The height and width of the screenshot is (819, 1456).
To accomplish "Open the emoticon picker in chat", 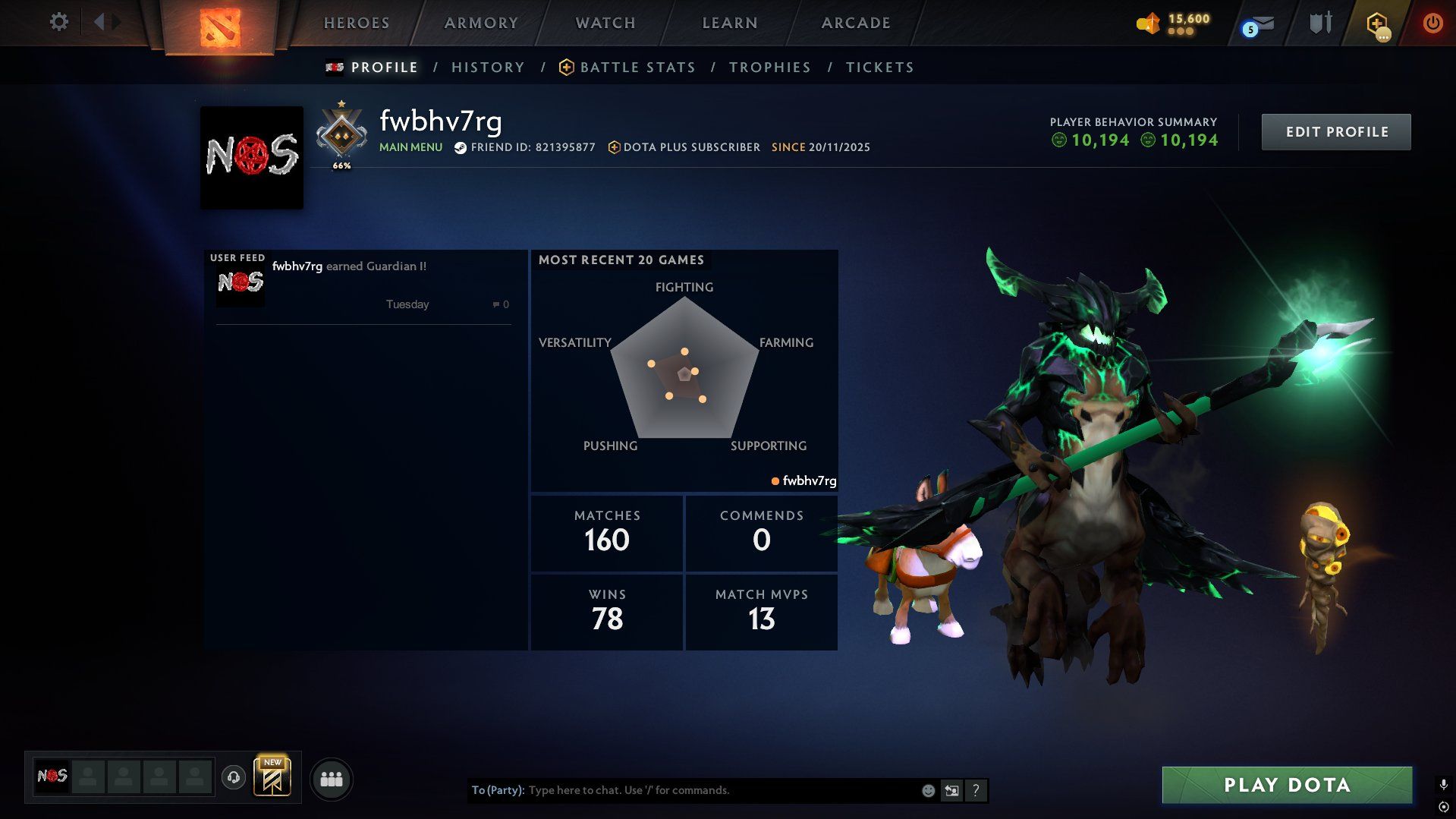I will point(928,791).
